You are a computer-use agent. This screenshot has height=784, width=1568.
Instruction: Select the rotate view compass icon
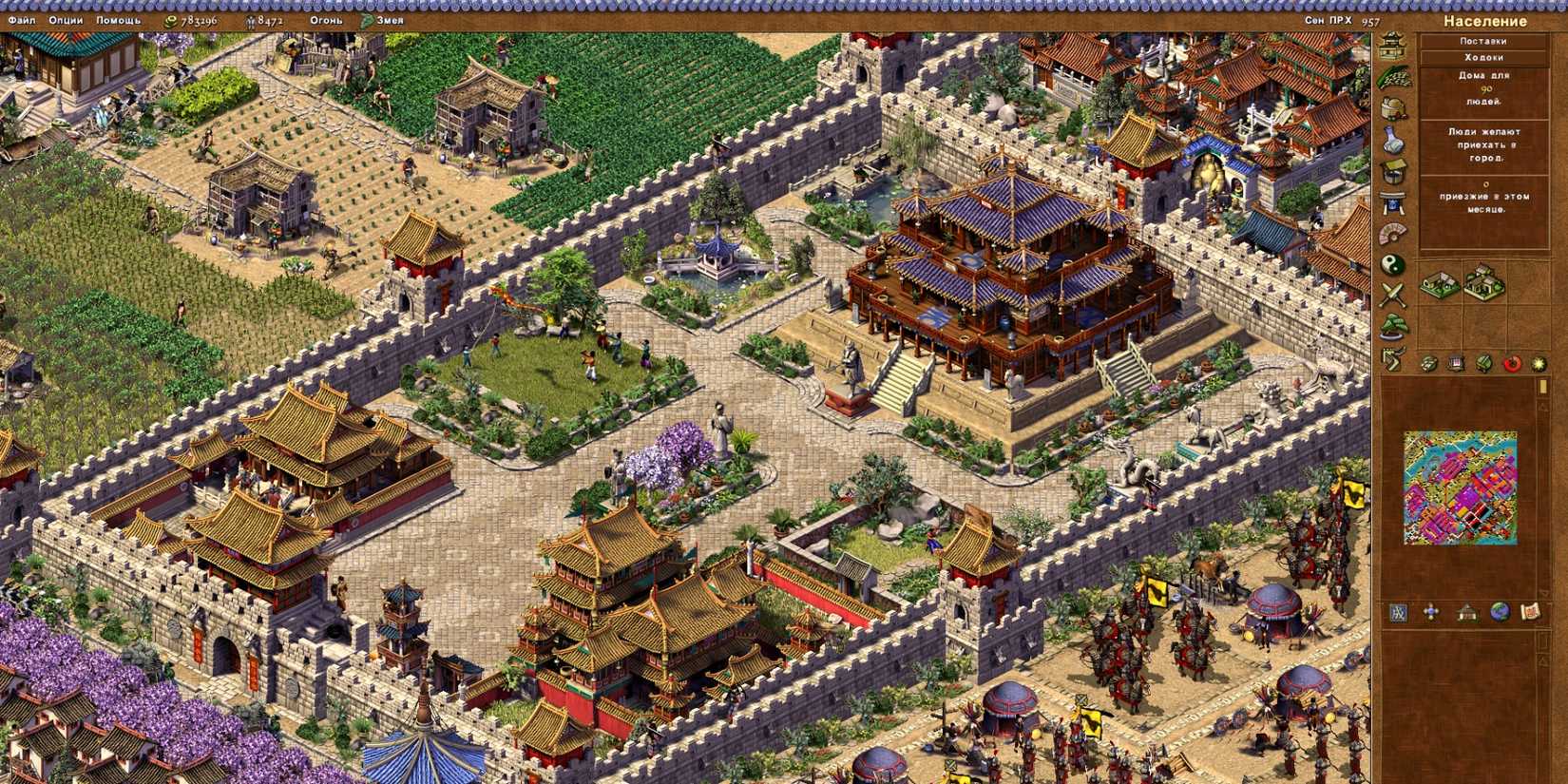pyautogui.click(x=1430, y=611)
